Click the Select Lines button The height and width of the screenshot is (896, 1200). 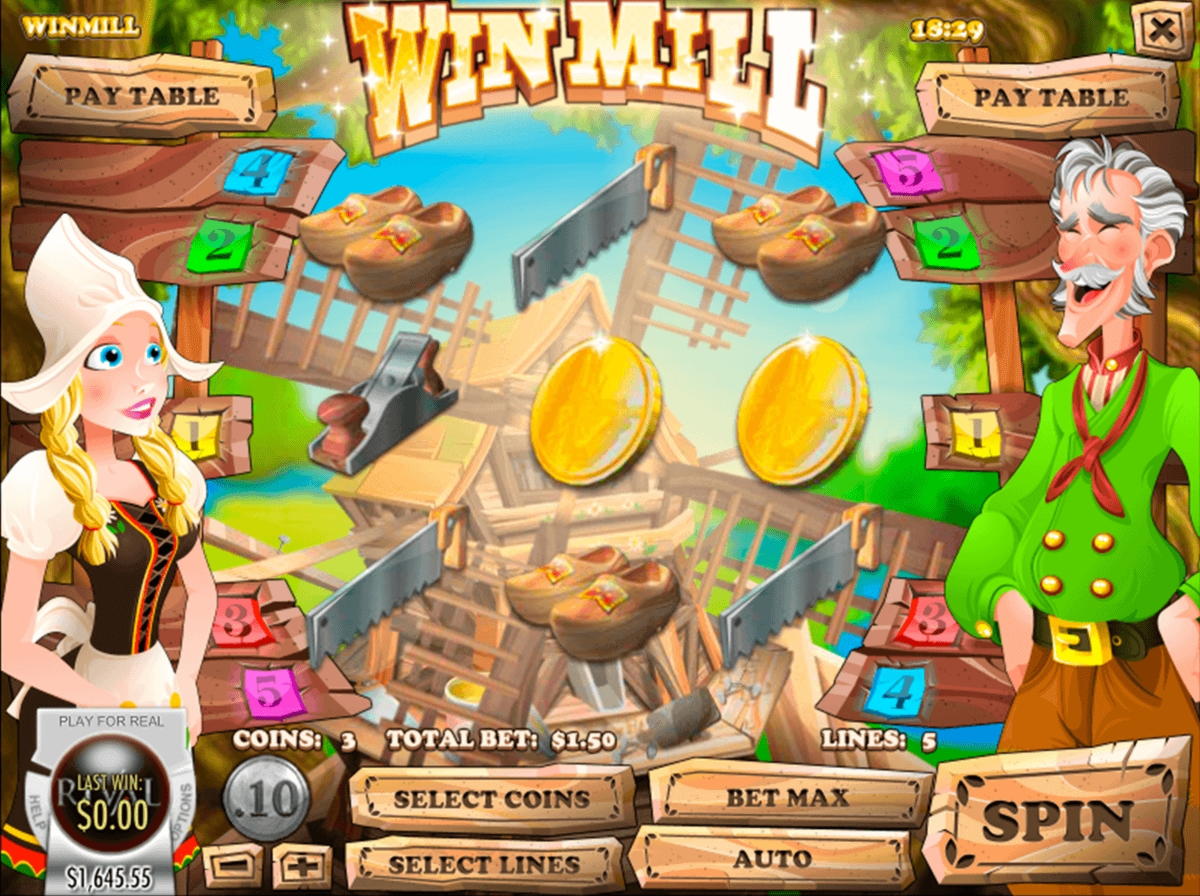point(484,864)
